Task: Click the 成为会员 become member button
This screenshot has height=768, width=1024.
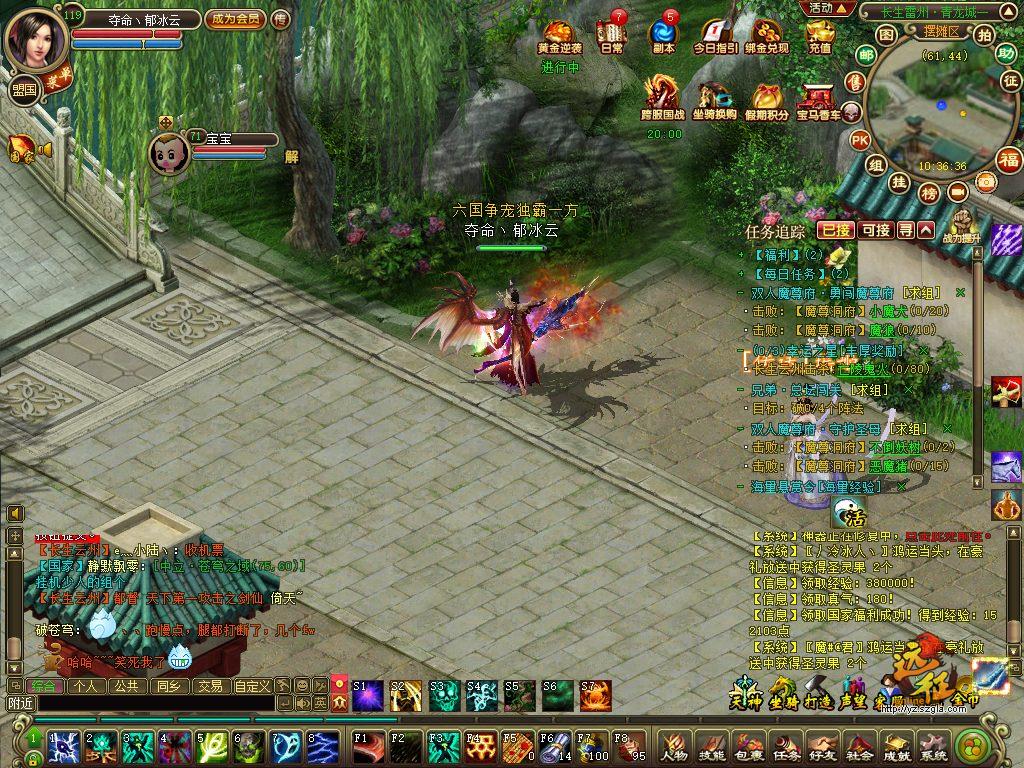Action: pos(235,19)
